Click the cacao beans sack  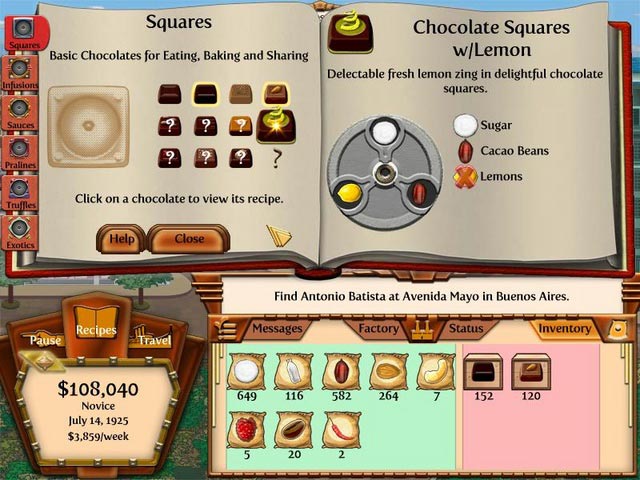coord(341,372)
